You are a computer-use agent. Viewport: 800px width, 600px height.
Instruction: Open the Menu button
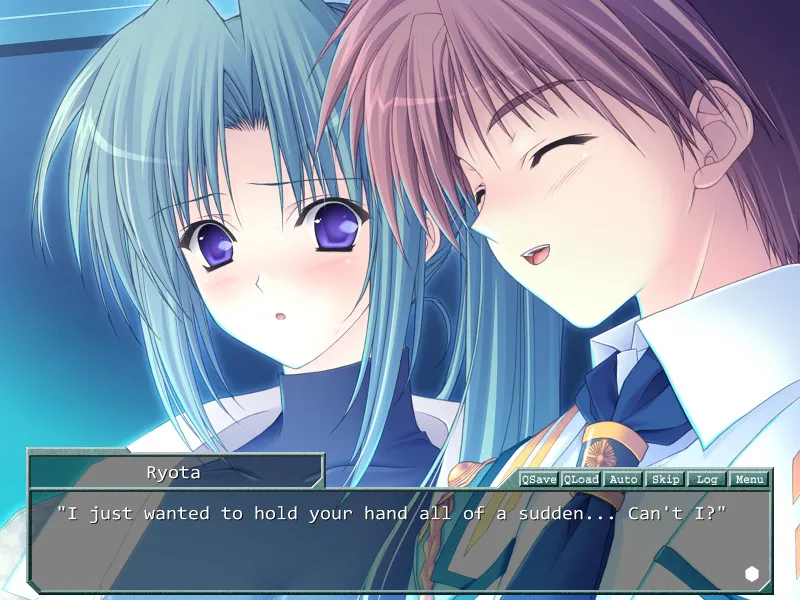click(x=749, y=479)
